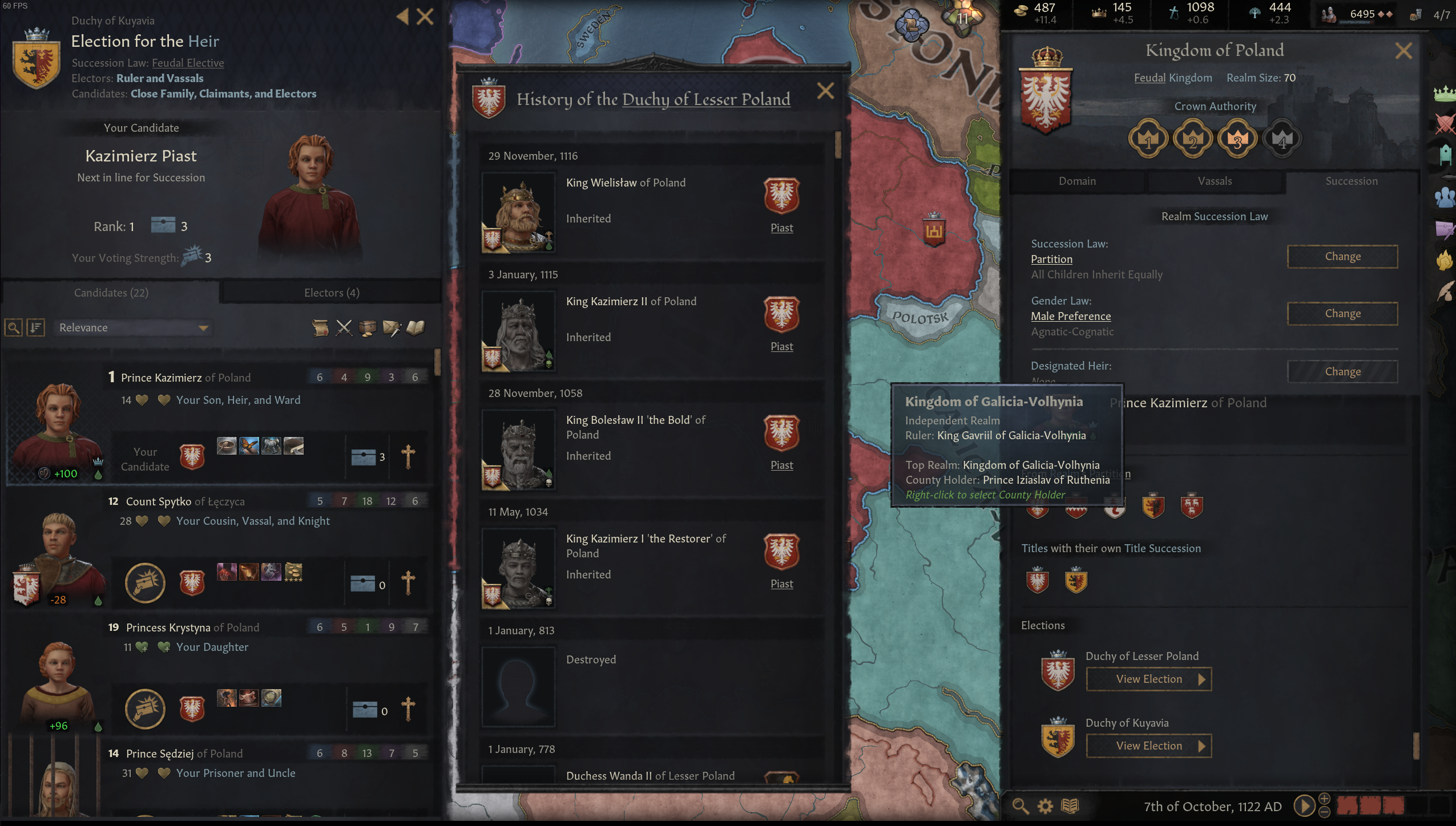Image resolution: width=1456 pixels, height=826 pixels.
Task: Open the intrigue envelope-and-dagger sidebar icon
Action: 1447,228
